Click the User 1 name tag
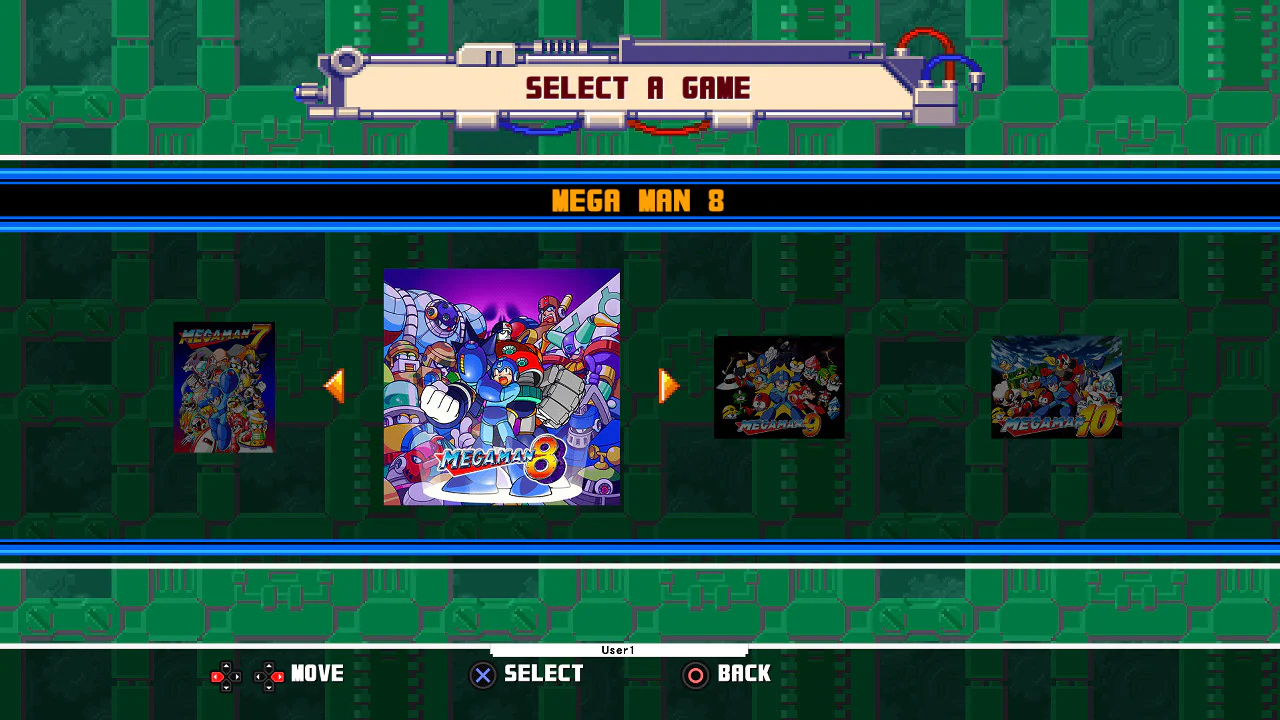Viewport: 1280px width, 720px height. [x=618, y=650]
